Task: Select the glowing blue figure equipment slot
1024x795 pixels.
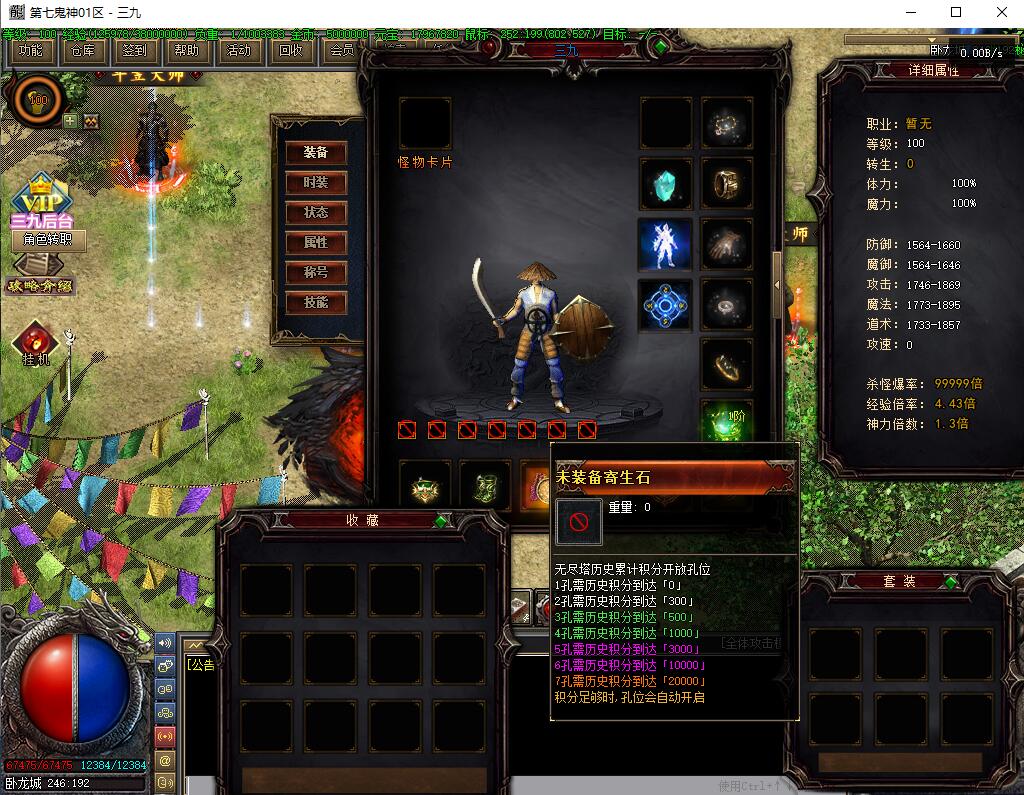Action: 665,244
